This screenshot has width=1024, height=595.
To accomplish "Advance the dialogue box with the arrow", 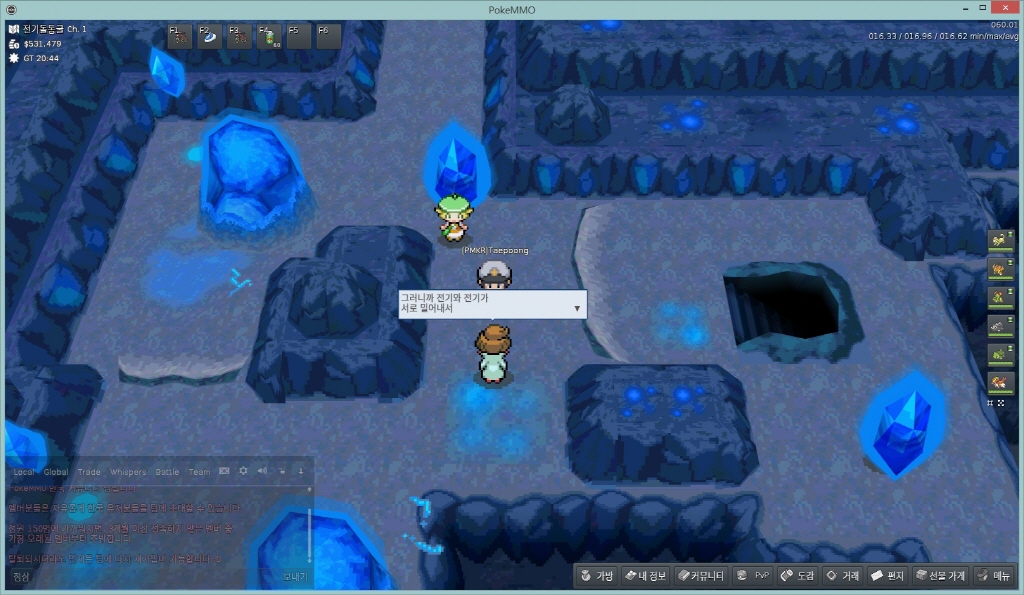I will tap(577, 309).
